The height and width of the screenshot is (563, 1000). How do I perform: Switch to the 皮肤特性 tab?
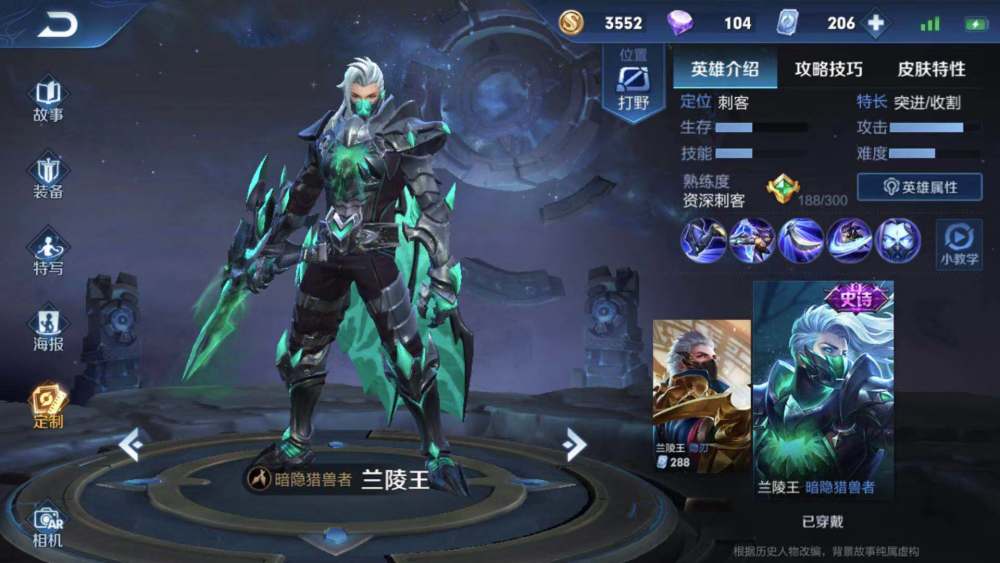[931, 69]
